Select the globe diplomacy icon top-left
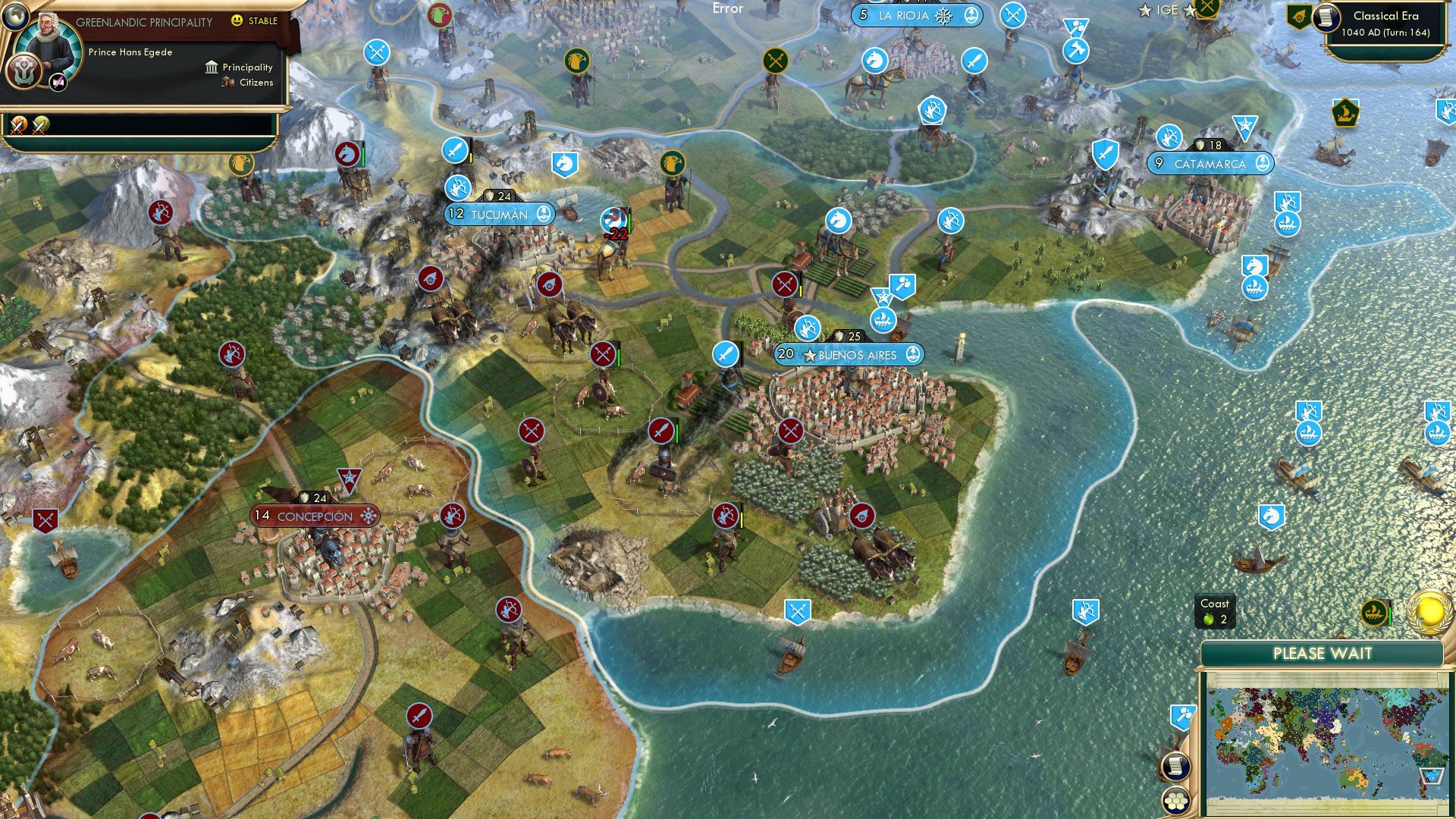Viewport: 1456px width, 819px height. tap(16, 17)
